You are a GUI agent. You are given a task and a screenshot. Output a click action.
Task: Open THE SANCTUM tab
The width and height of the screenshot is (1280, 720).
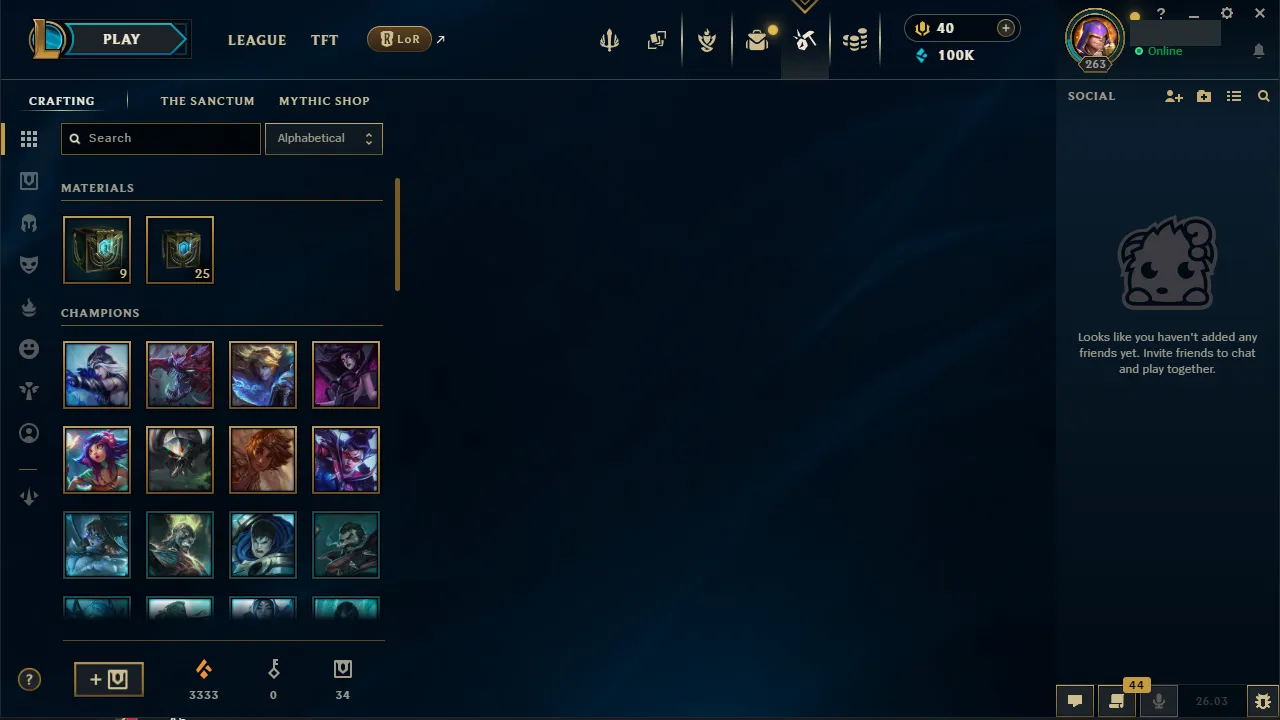[207, 101]
